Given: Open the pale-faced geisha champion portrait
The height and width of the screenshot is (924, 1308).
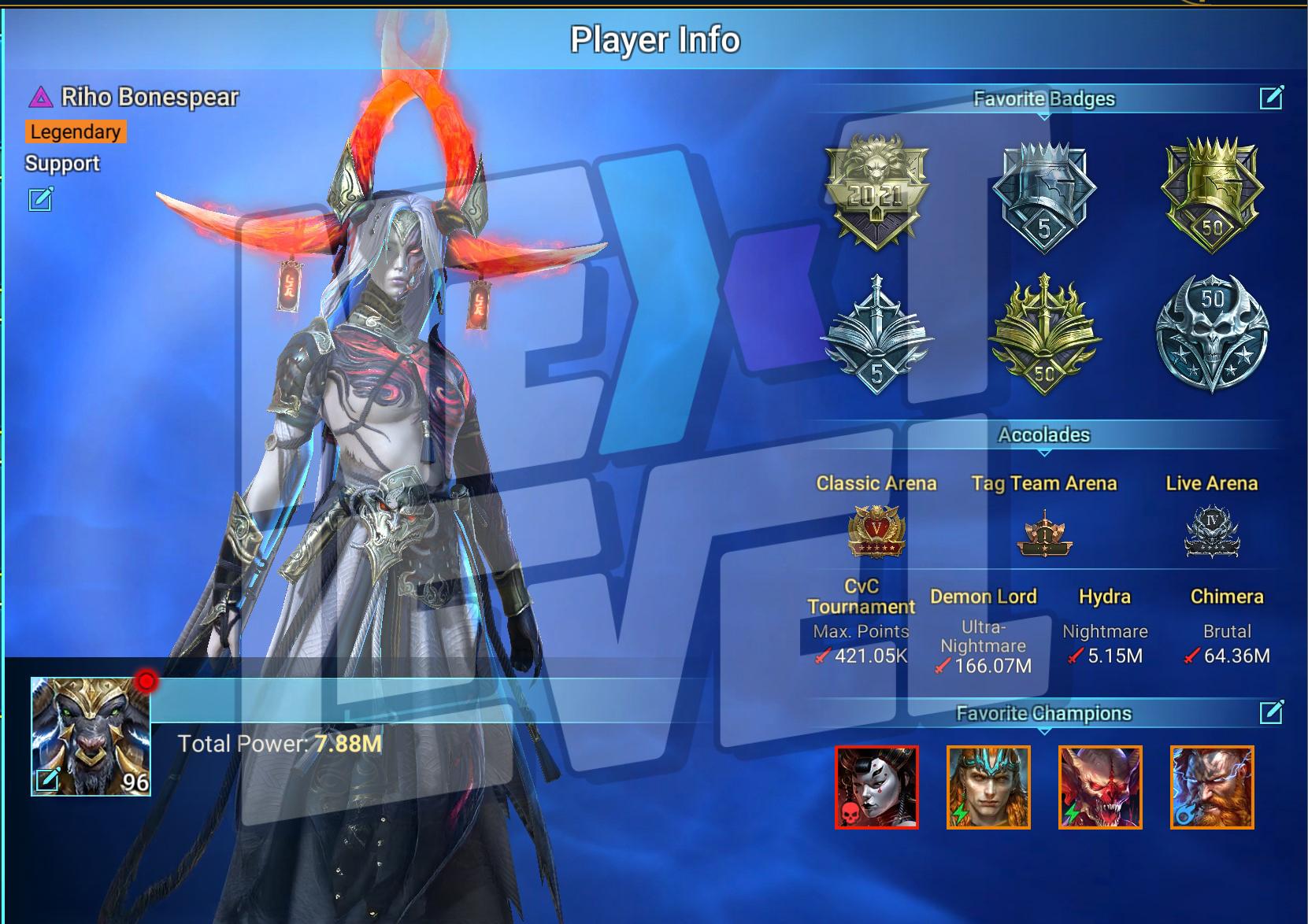Looking at the screenshot, I should click(x=876, y=787).
